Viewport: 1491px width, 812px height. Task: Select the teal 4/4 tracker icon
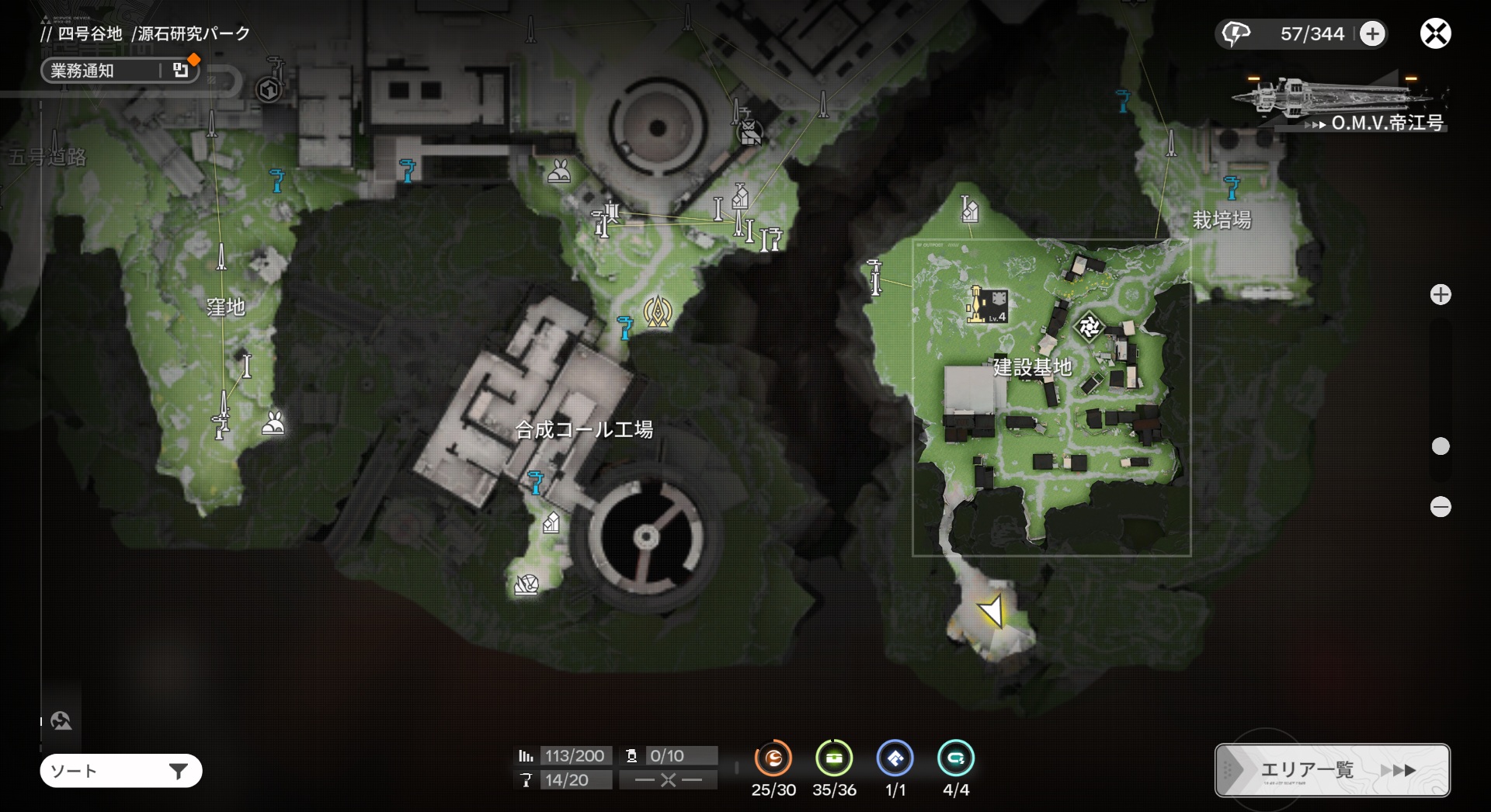955,758
